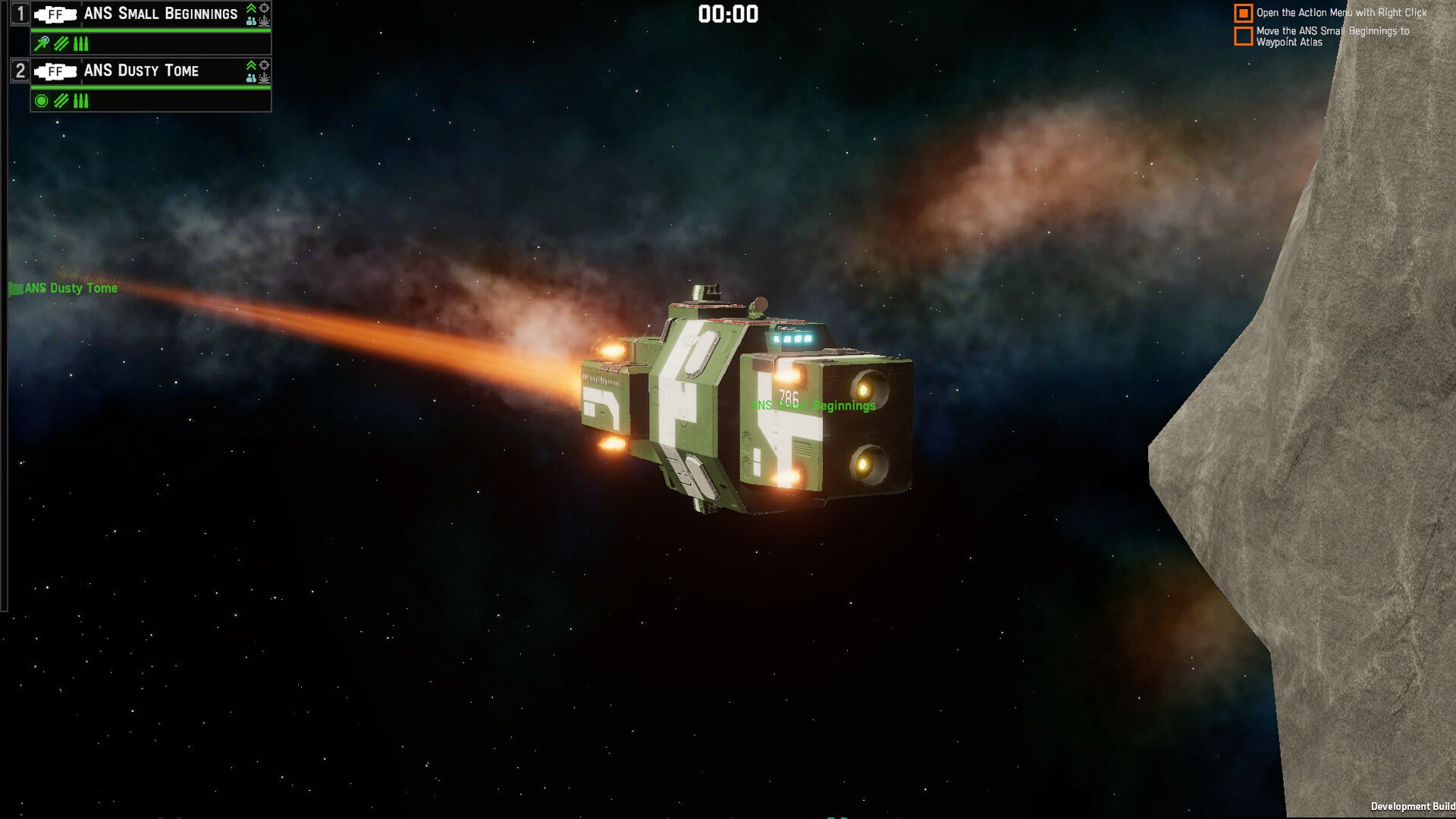Click the fuel bars icon under ANS Small Beginnings
This screenshot has width=1456, height=819.
click(80, 43)
